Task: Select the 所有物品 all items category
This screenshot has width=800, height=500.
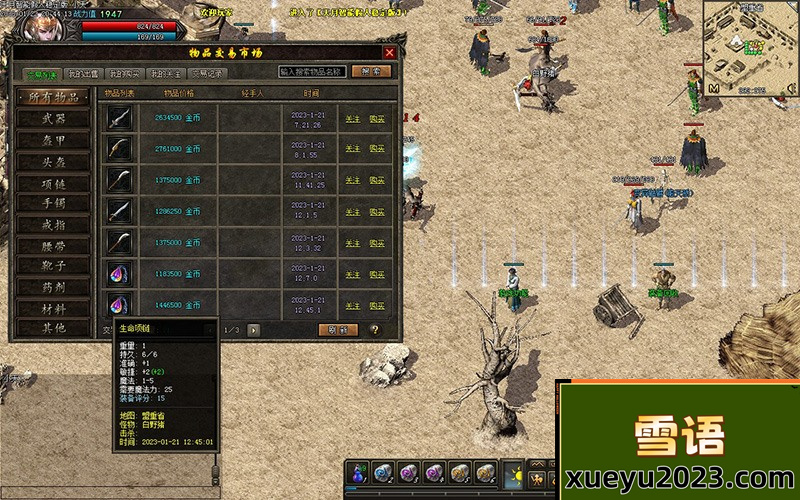Action: [x=54, y=97]
